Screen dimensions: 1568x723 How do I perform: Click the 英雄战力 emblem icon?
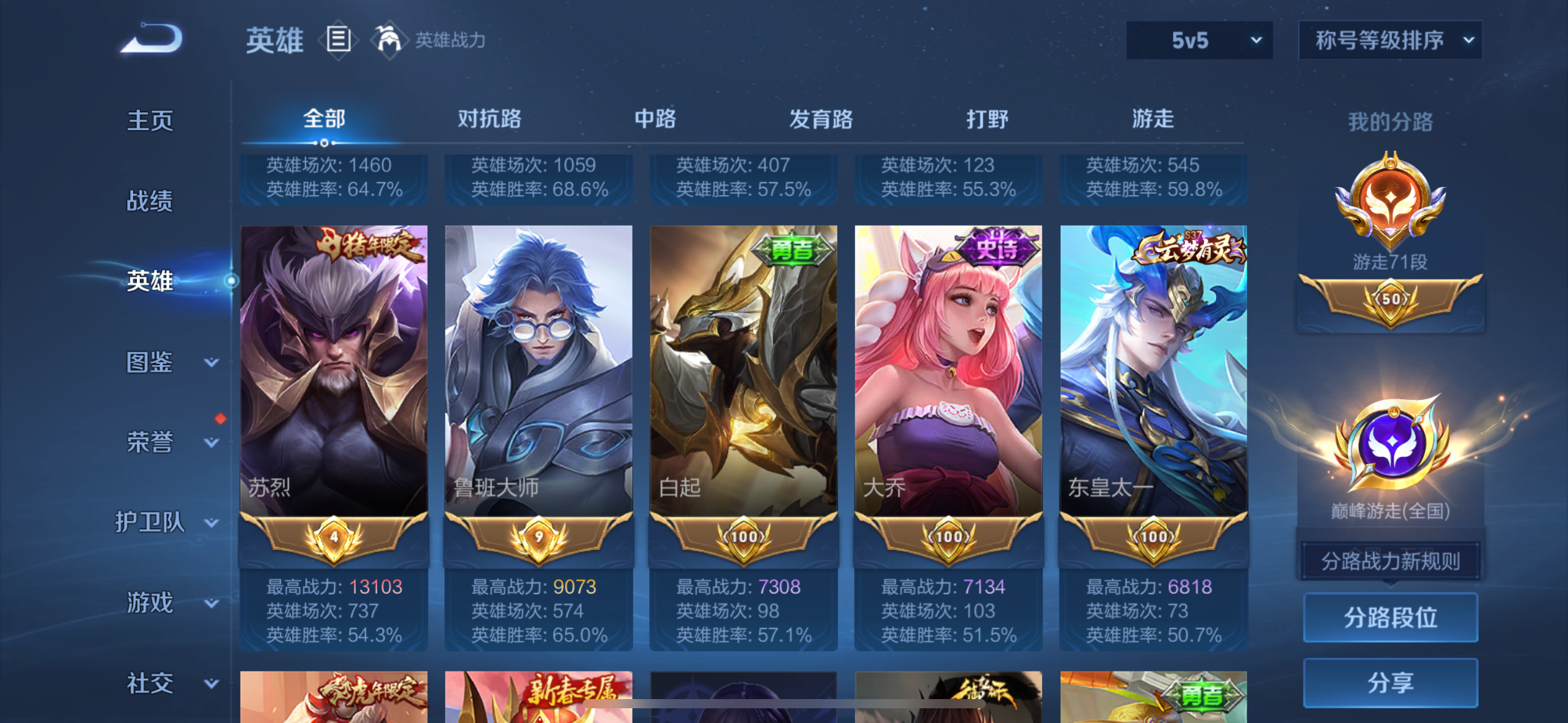391,40
